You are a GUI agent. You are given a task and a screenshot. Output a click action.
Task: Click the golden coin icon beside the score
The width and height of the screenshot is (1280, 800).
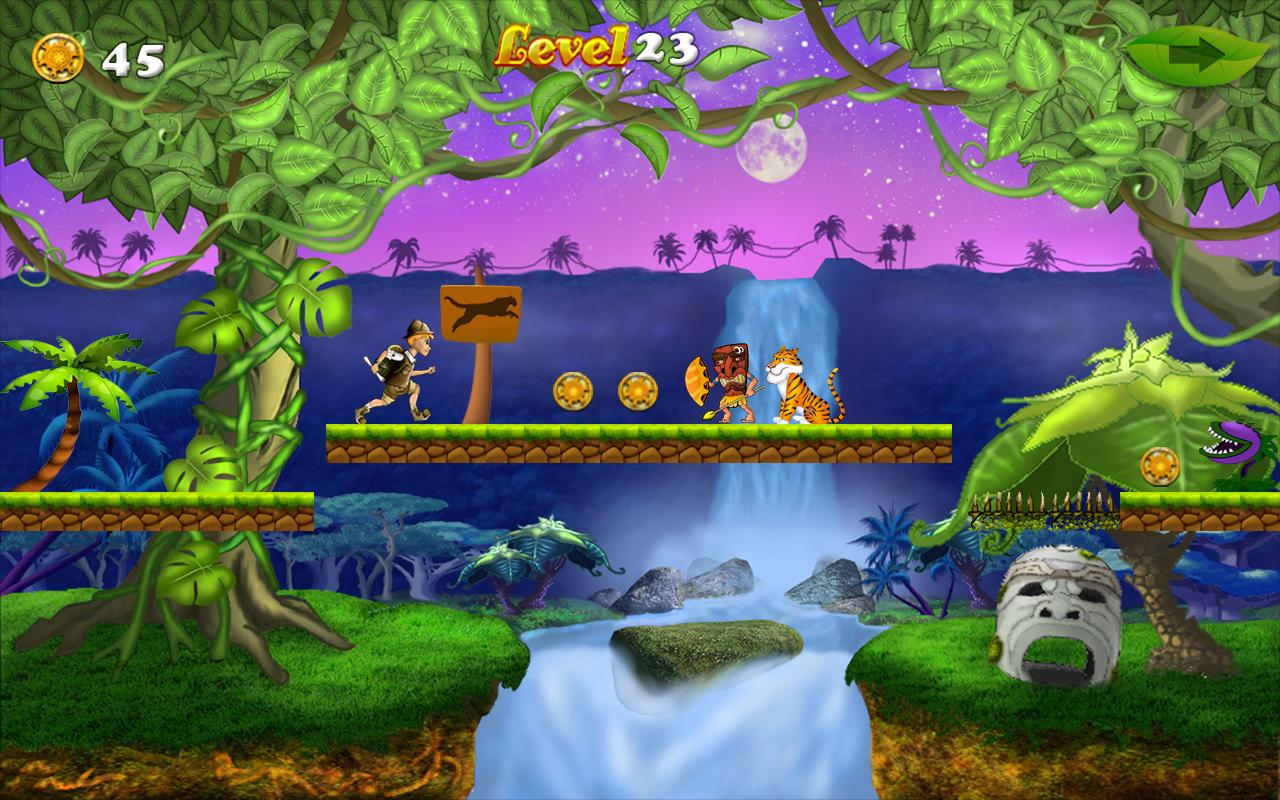click(x=58, y=58)
